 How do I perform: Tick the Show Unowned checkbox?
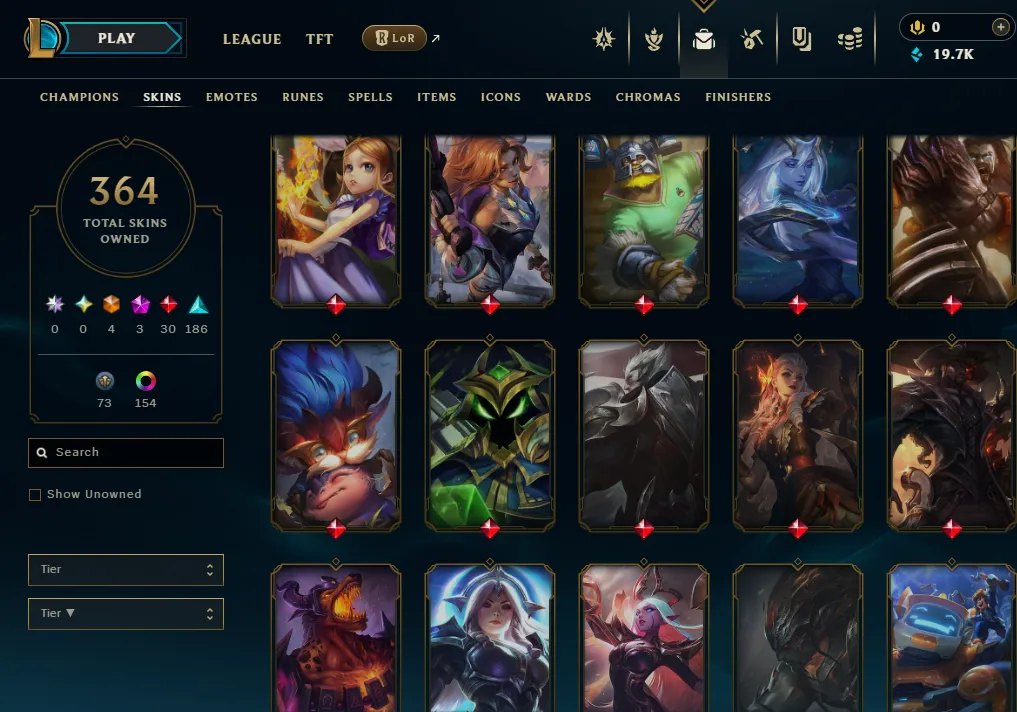35,495
